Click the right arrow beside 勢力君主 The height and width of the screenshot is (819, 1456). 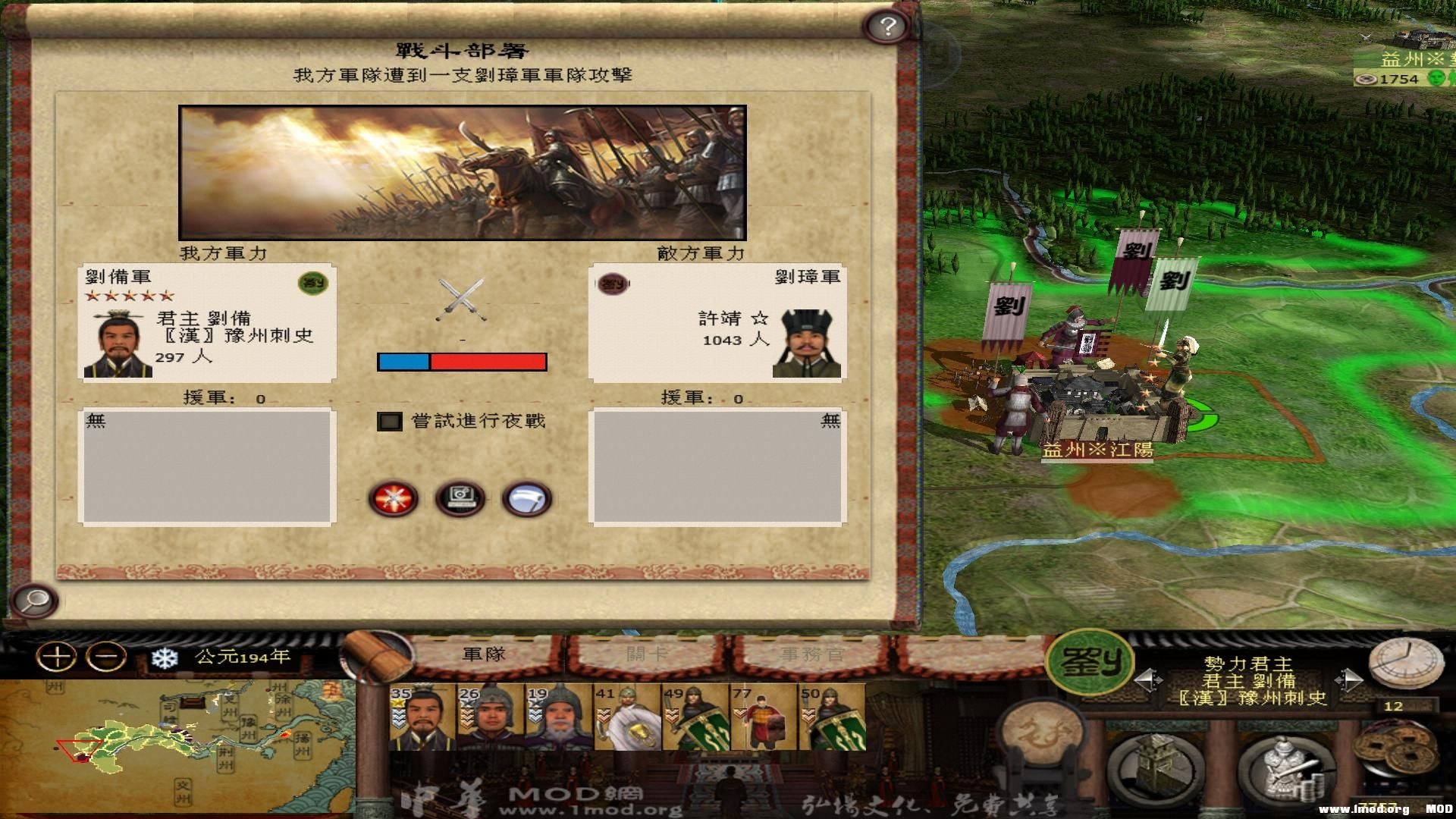1348,679
